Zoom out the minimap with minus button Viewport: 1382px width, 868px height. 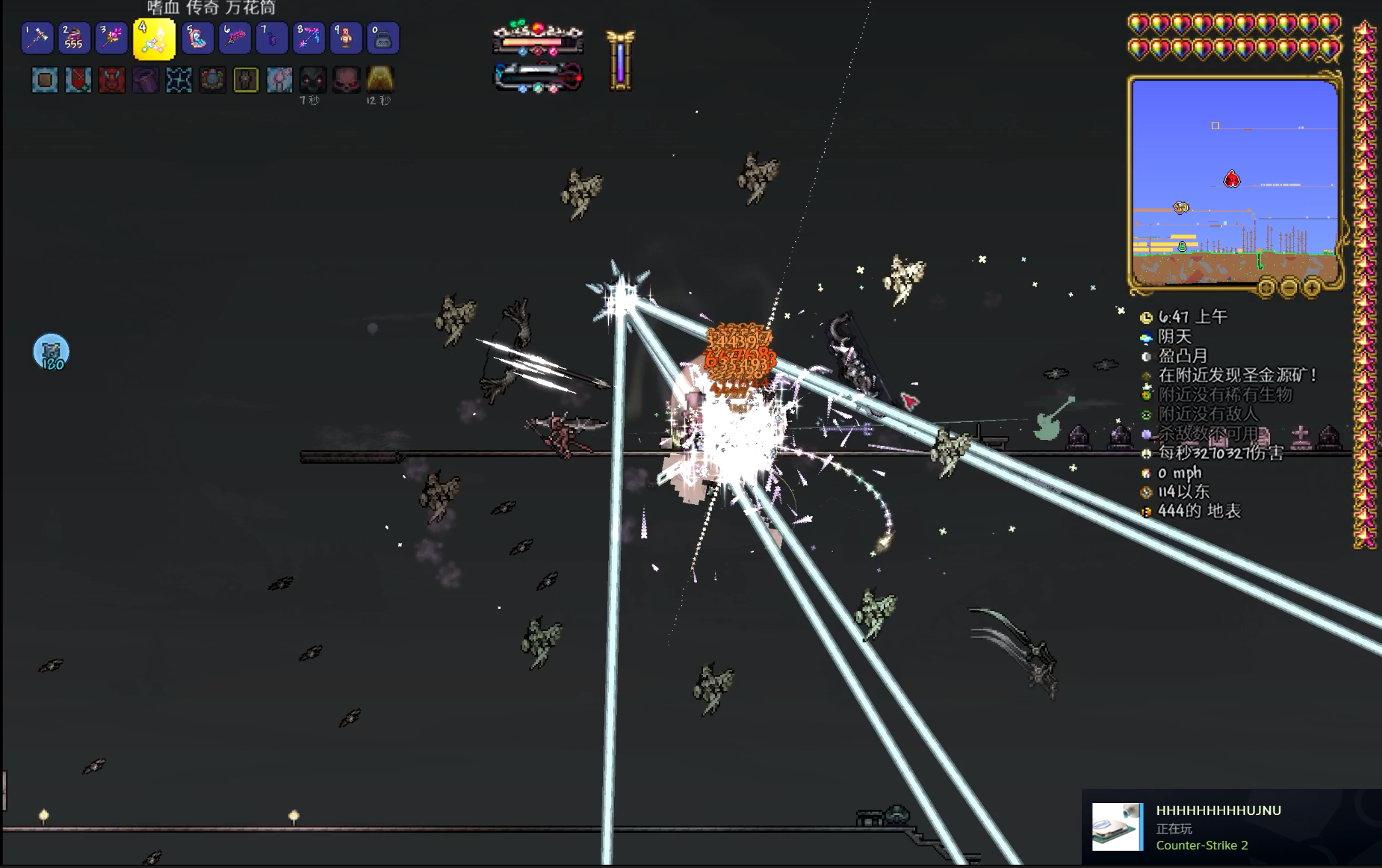(x=1289, y=288)
